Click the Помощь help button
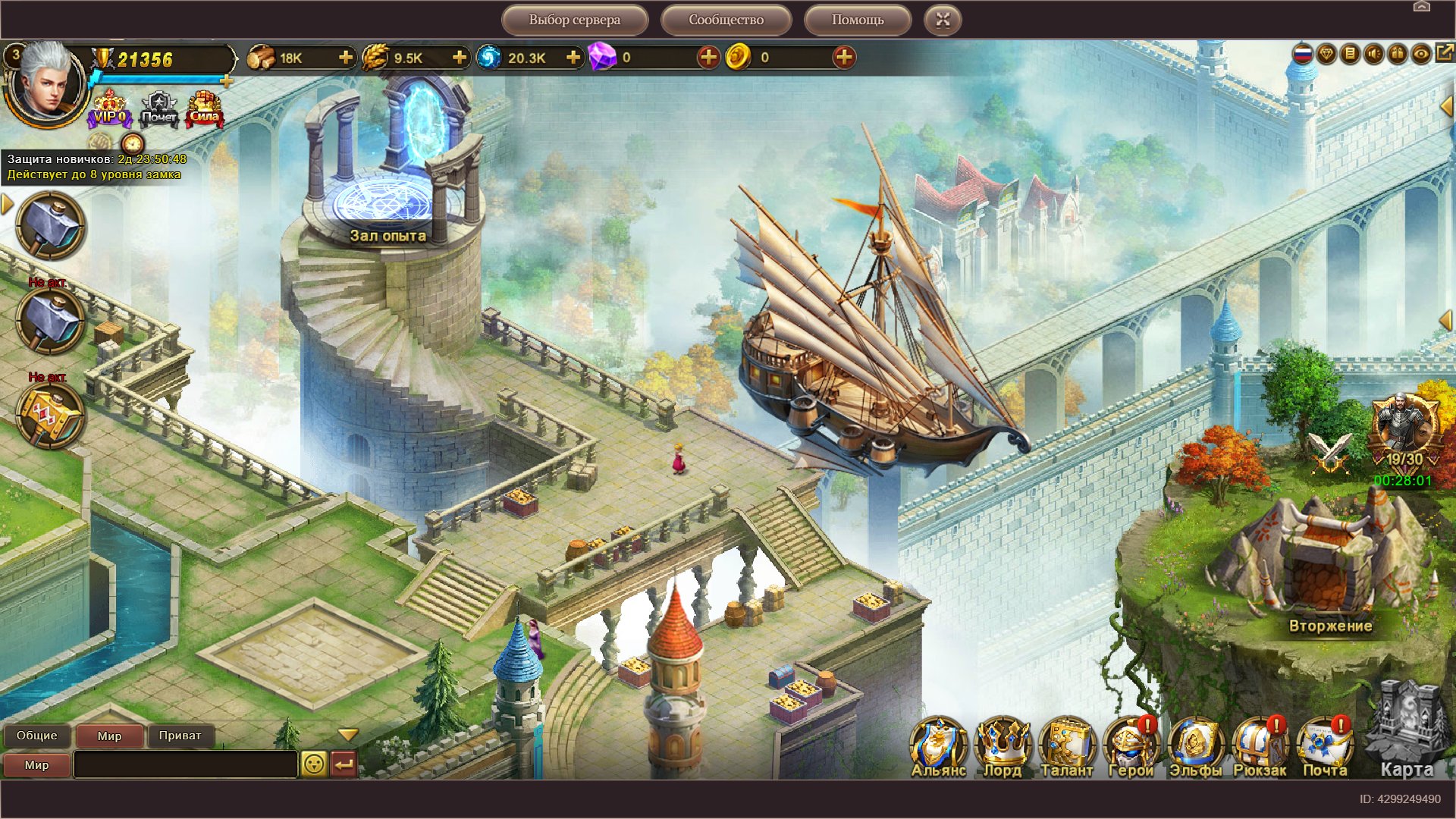Image resolution: width=1456 pixels, height=819 pixels. 857,20
